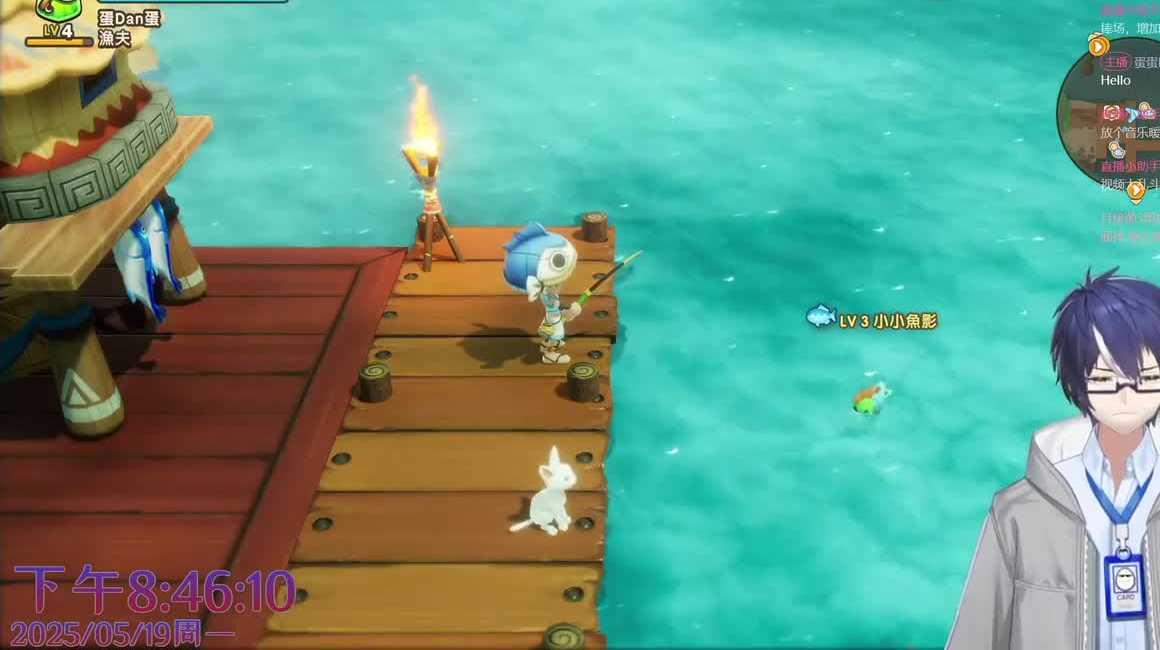The width and height of the screenshot is (1160, 650).
Task: Select the orange marker atop the minimap
Action: (1099, 46)
